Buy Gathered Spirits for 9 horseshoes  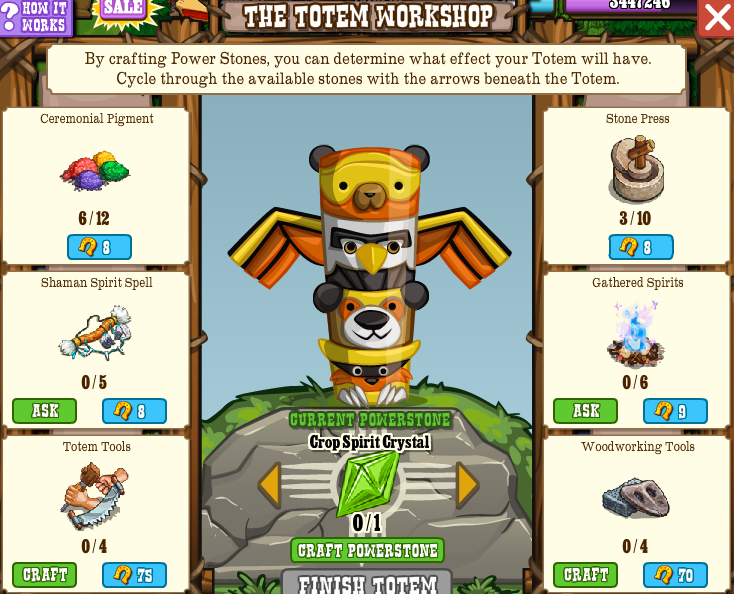[x=675, y=411]
